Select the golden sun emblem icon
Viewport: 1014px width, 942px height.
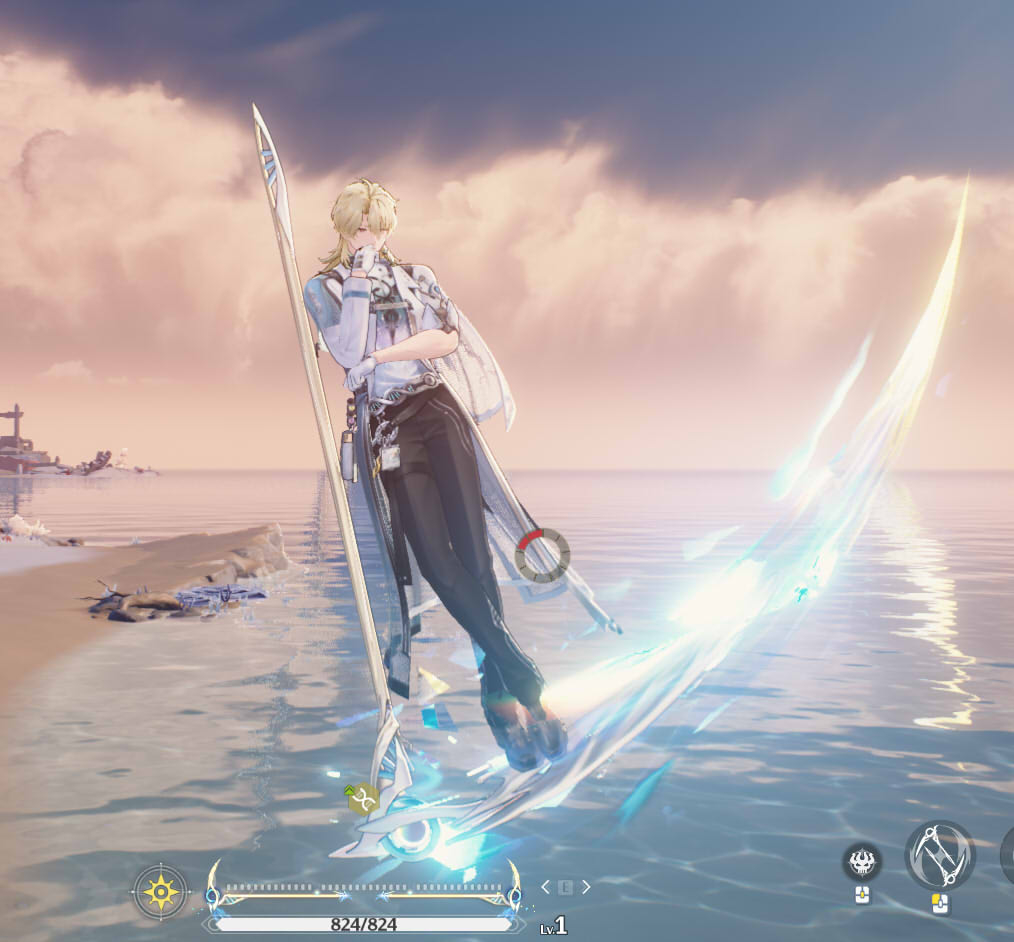click(161, 890)
